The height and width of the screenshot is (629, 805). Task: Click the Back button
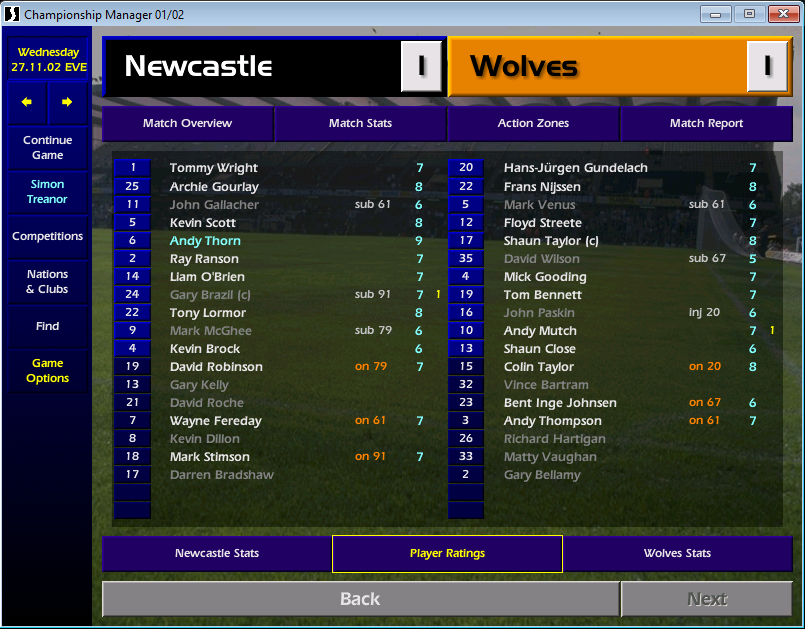click(x=360, y=599)
